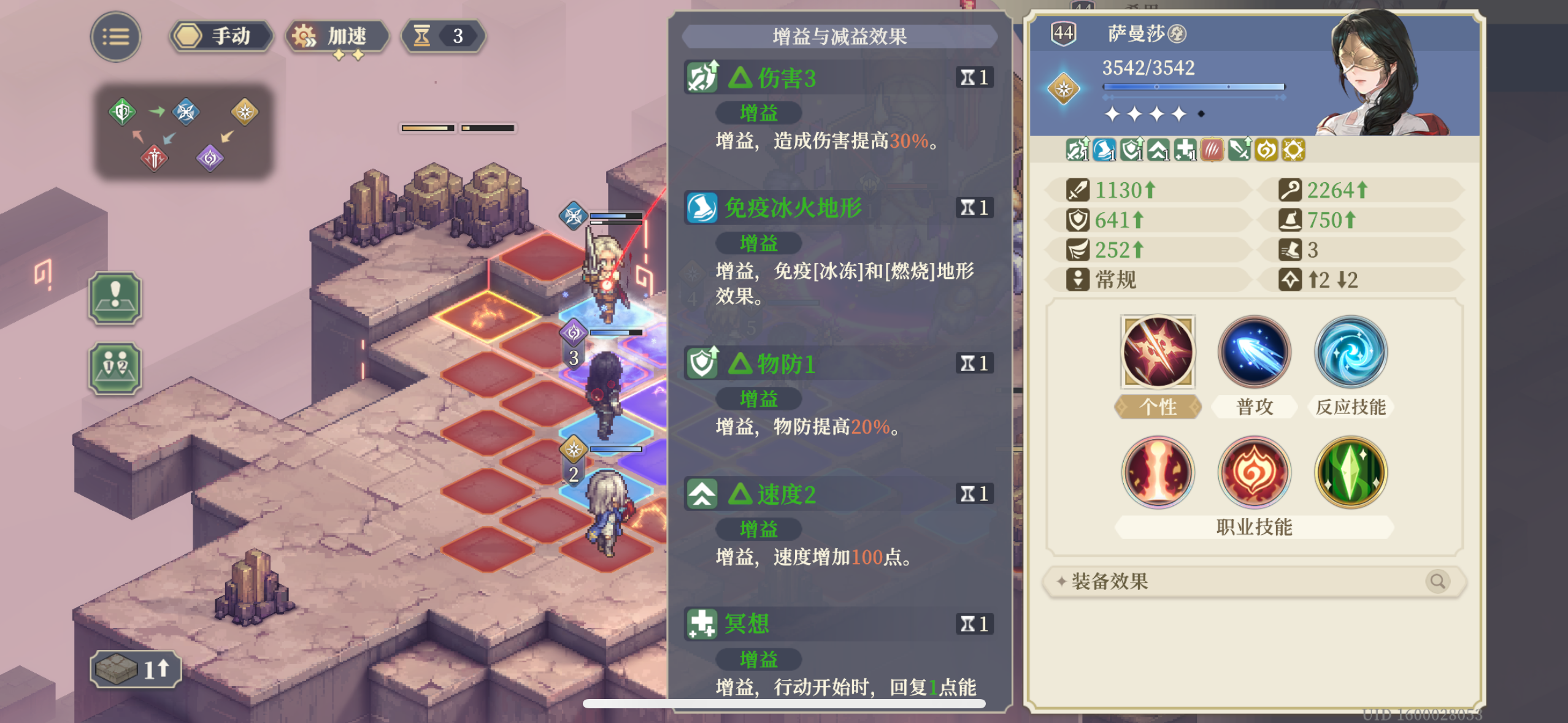The image size is (1568, 723).
Task: Click the red claw debuff icon on Samansha
Action: tap(1212, 150)
